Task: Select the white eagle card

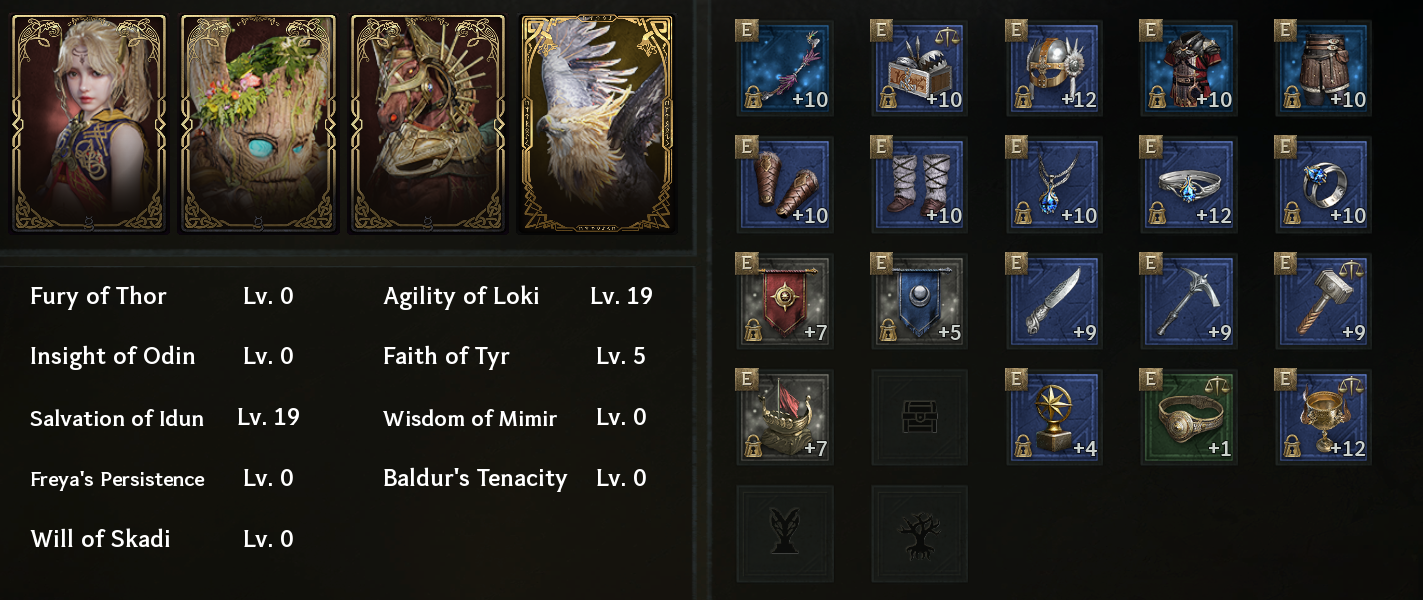Action: 596,123
